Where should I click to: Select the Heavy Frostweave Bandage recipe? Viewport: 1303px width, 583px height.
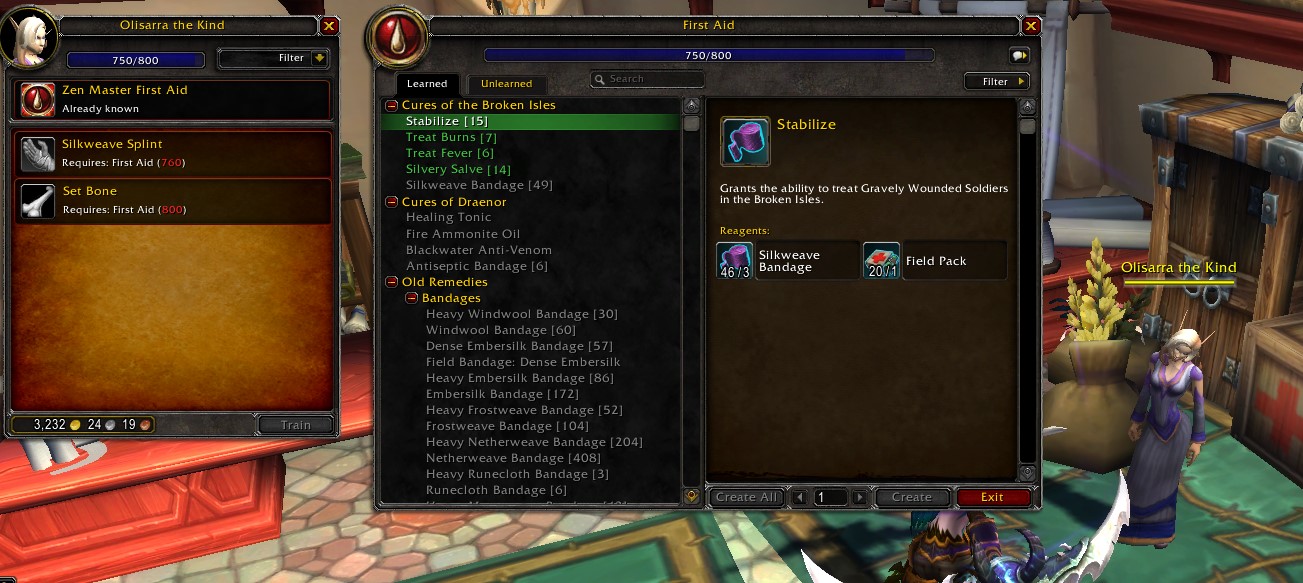pos(524,410)
